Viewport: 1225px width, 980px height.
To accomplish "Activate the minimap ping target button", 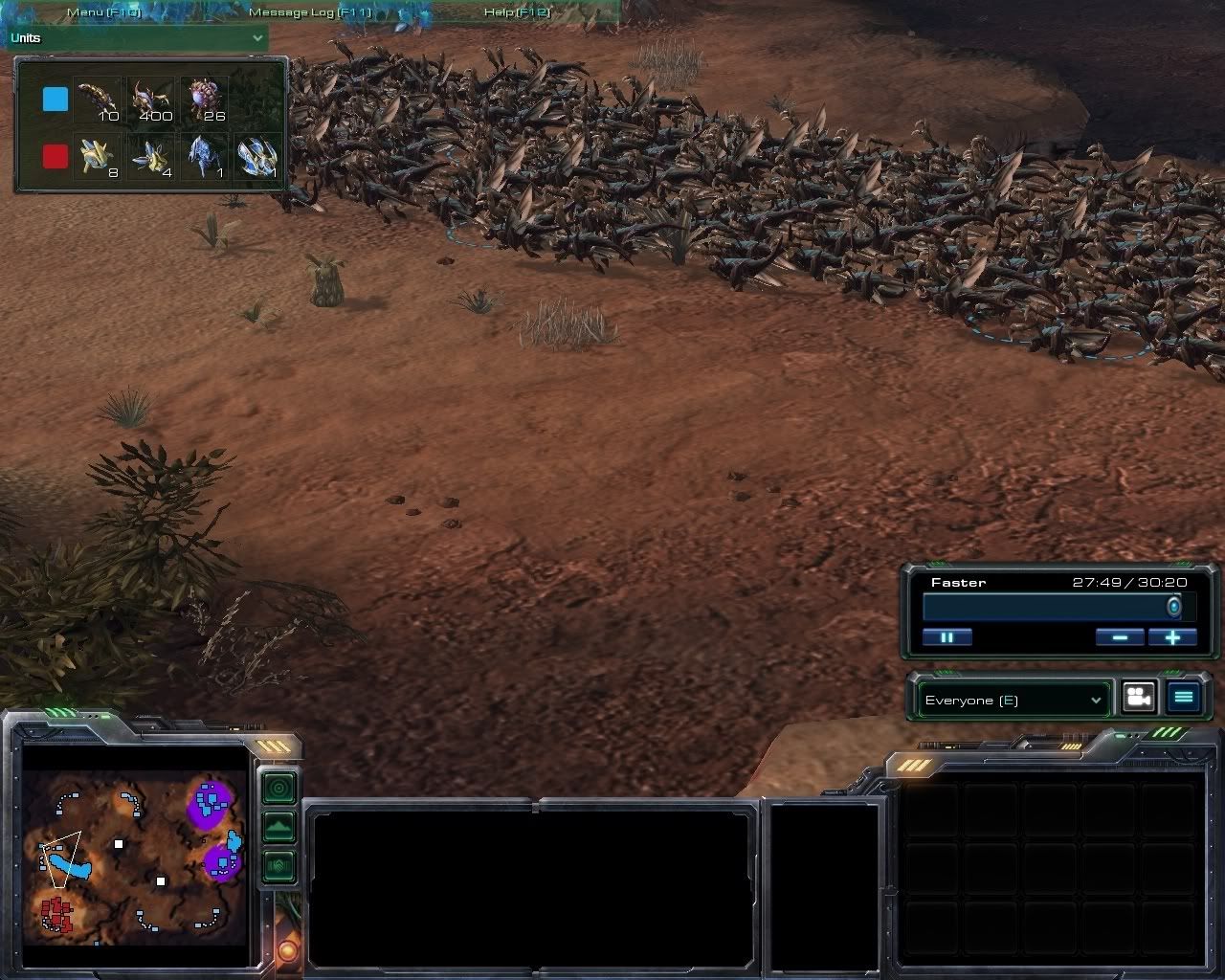I will pos(278,788).
